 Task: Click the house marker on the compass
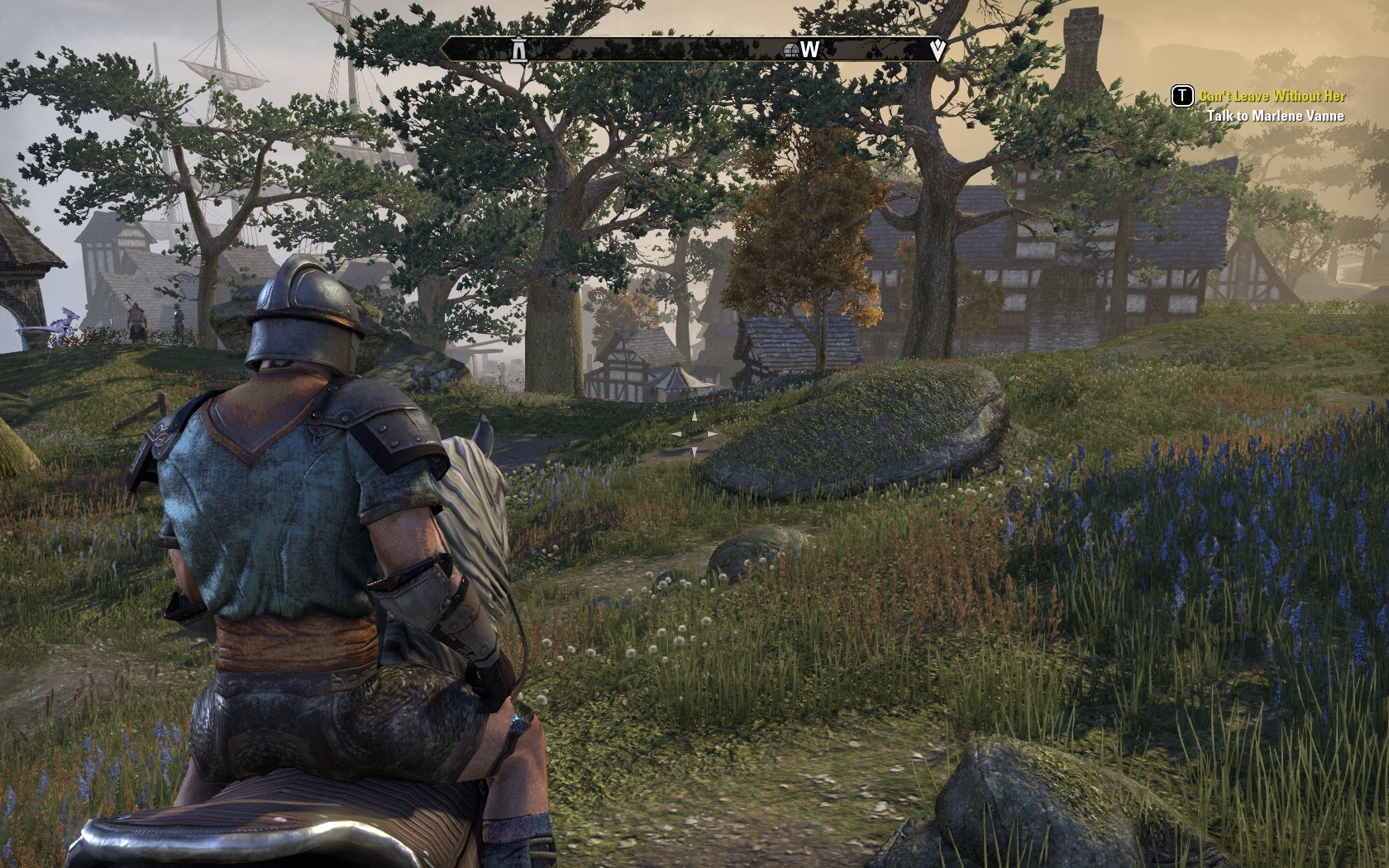pyautogui.click(x=790, y=50)
